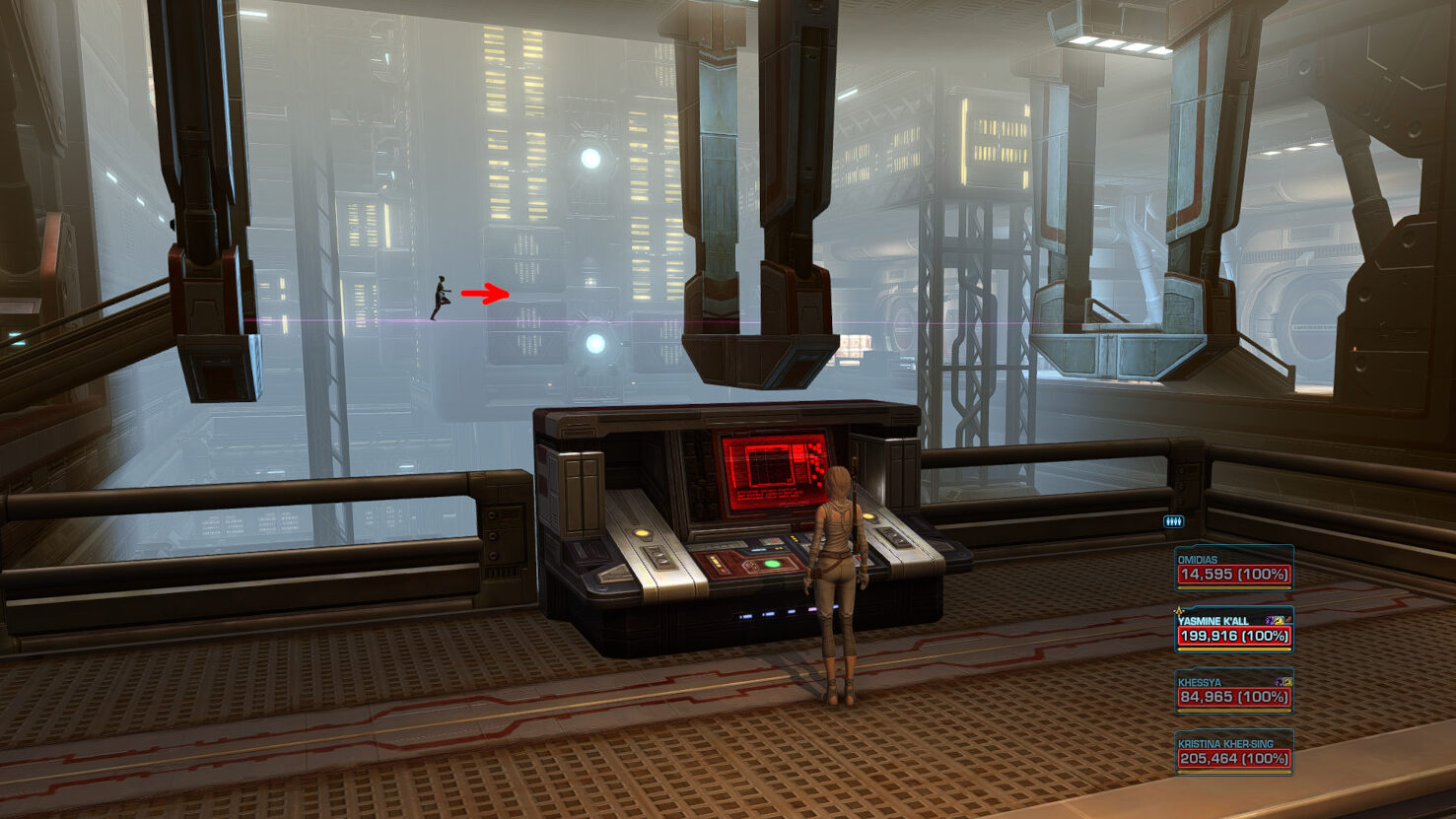This screenshot has height=819, width=1456.
Task: Click Kristina Kher-Sing's party frame
Action: click(x=1233, y=753)
